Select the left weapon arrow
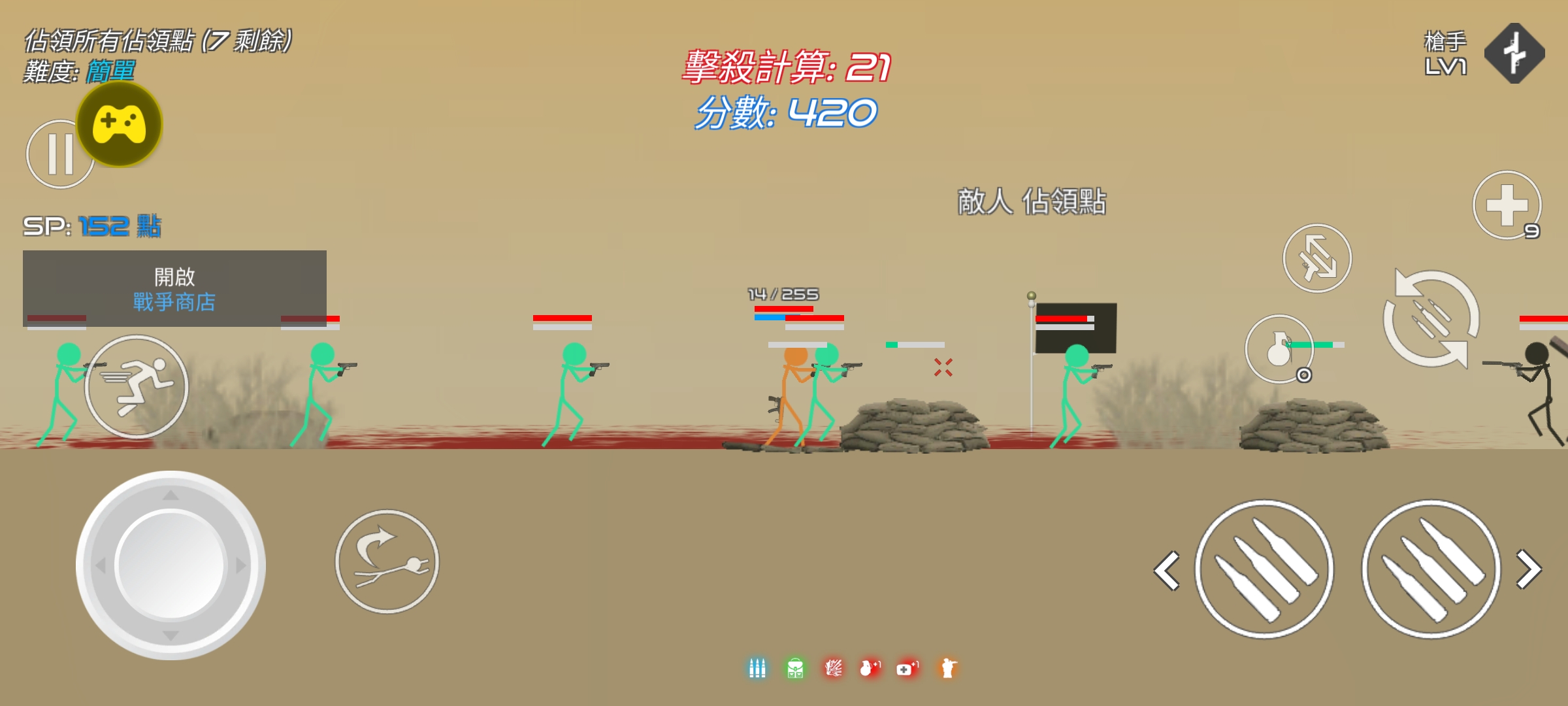The height and width of the screenshot is (706, 1568). tap(1167, 571)
